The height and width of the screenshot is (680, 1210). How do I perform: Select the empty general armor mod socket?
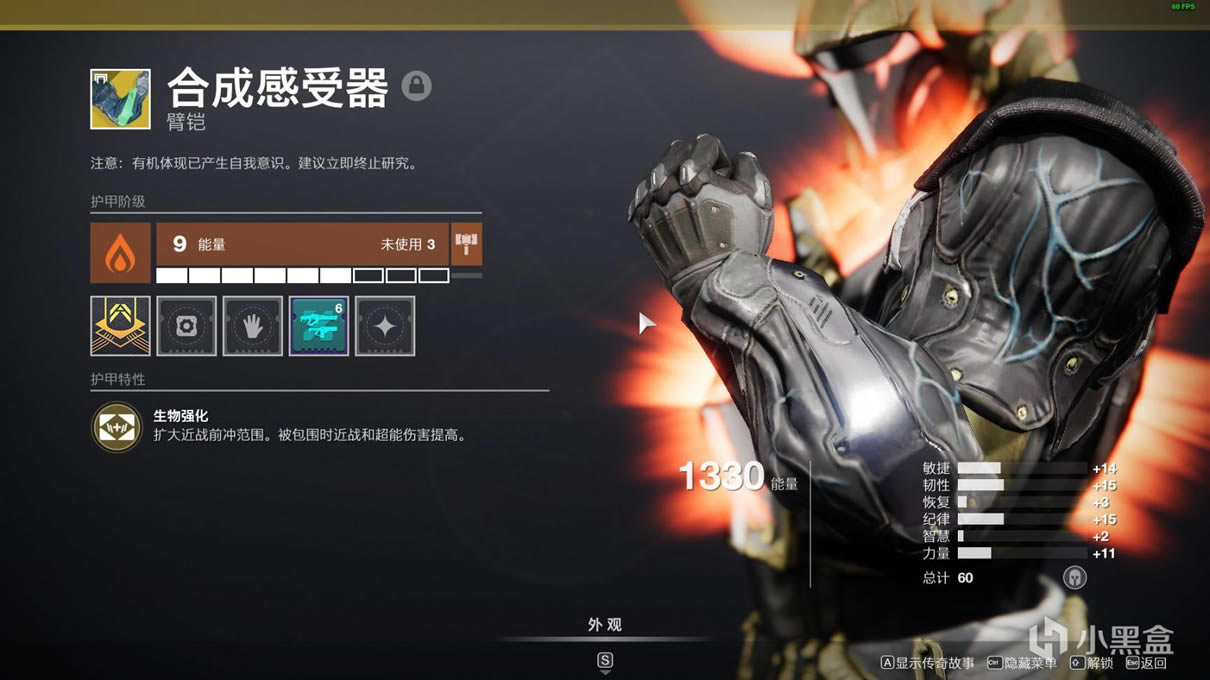click(x=186, y=326)
